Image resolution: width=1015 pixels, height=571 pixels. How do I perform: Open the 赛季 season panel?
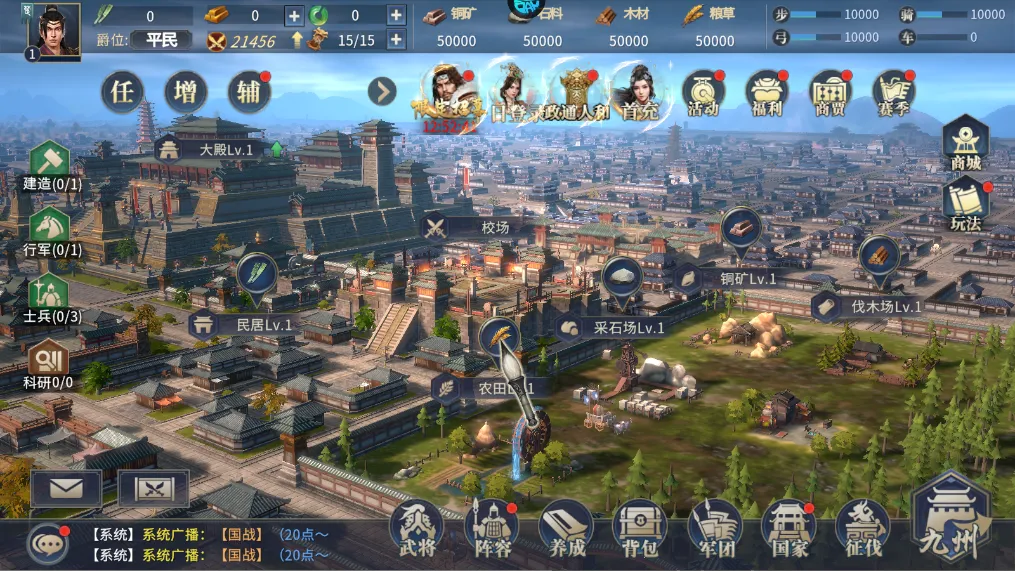(893, 93)
